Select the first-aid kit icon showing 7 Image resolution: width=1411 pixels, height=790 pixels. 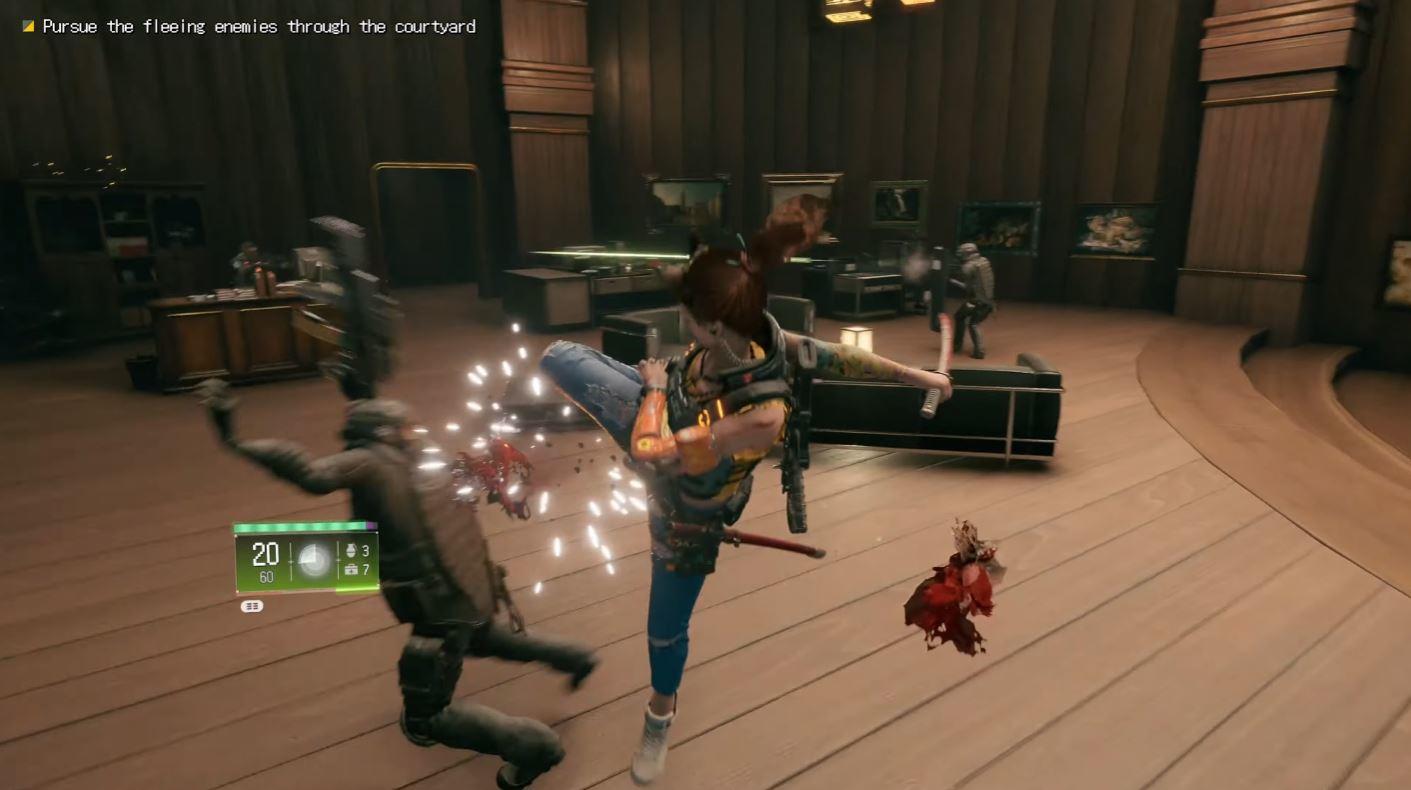352,571
